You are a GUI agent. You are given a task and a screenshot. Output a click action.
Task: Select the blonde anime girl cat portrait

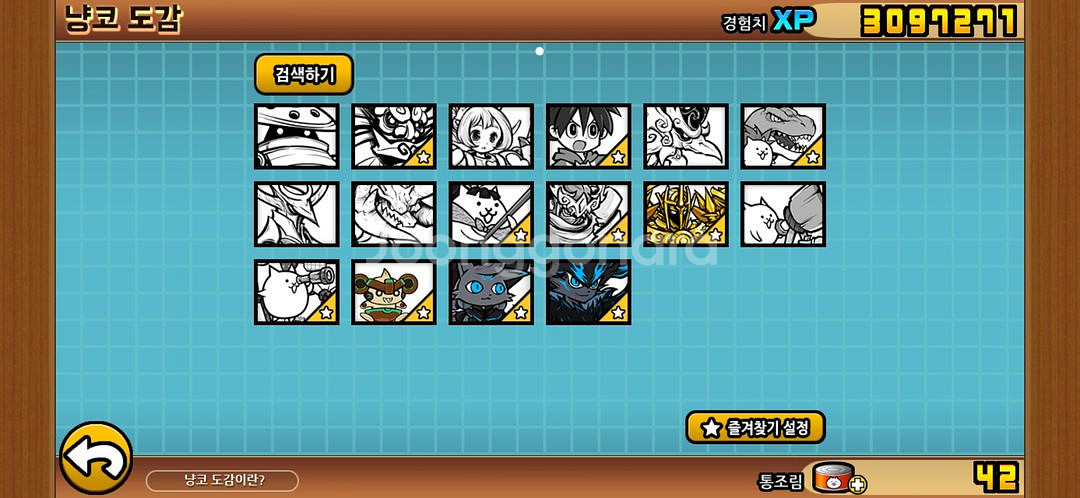491,136
